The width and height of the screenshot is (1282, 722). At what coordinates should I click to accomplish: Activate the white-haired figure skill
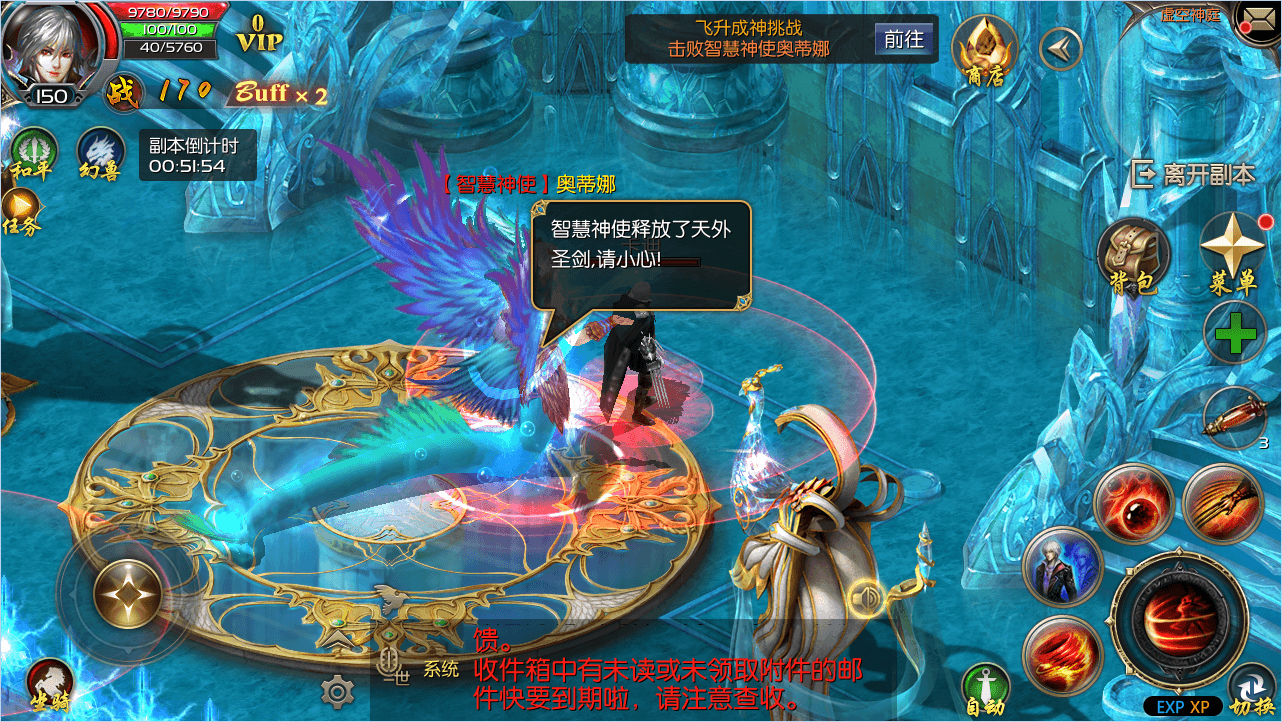pos(1062,566)
